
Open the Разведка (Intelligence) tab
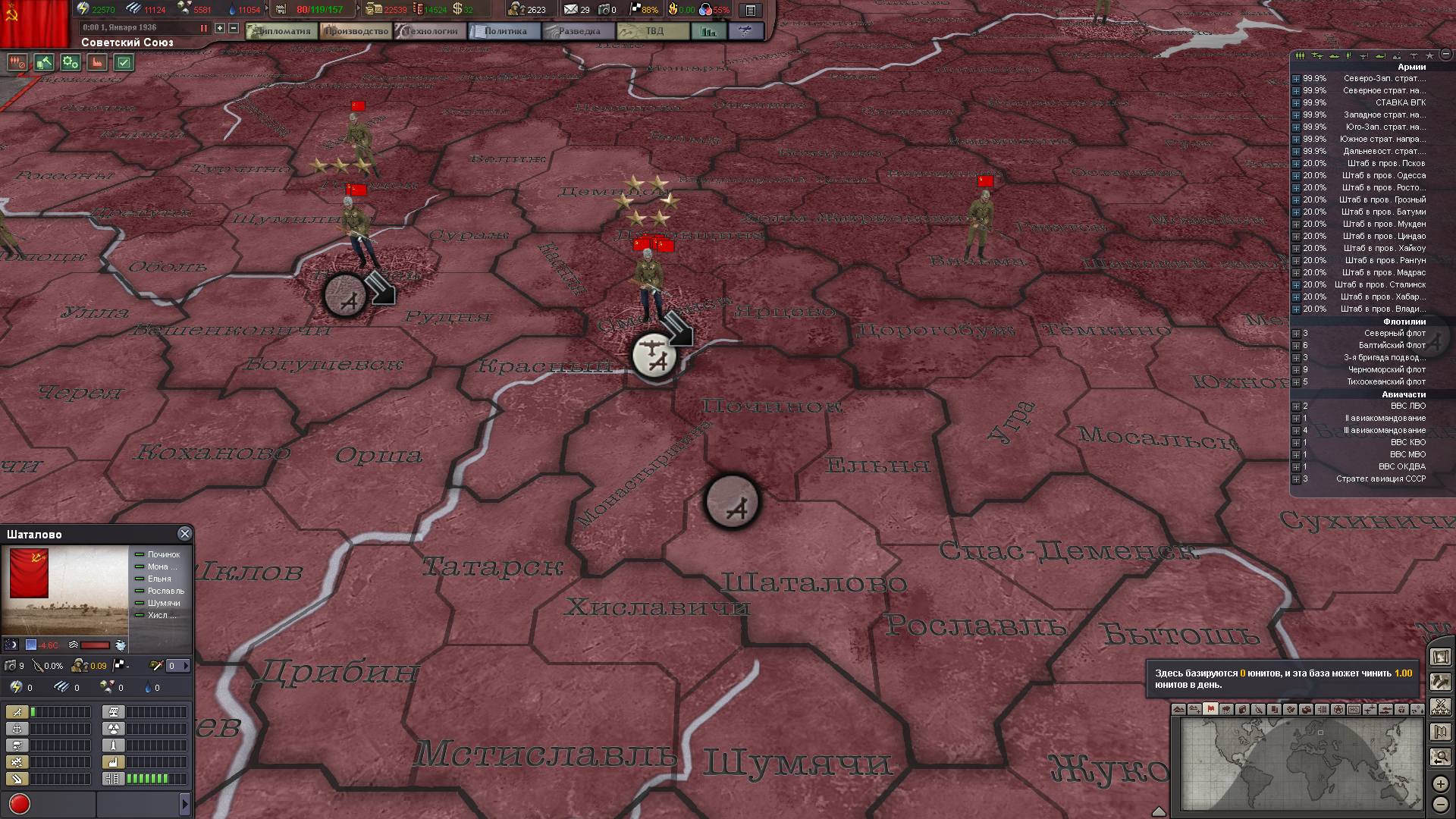click(579, 31)
